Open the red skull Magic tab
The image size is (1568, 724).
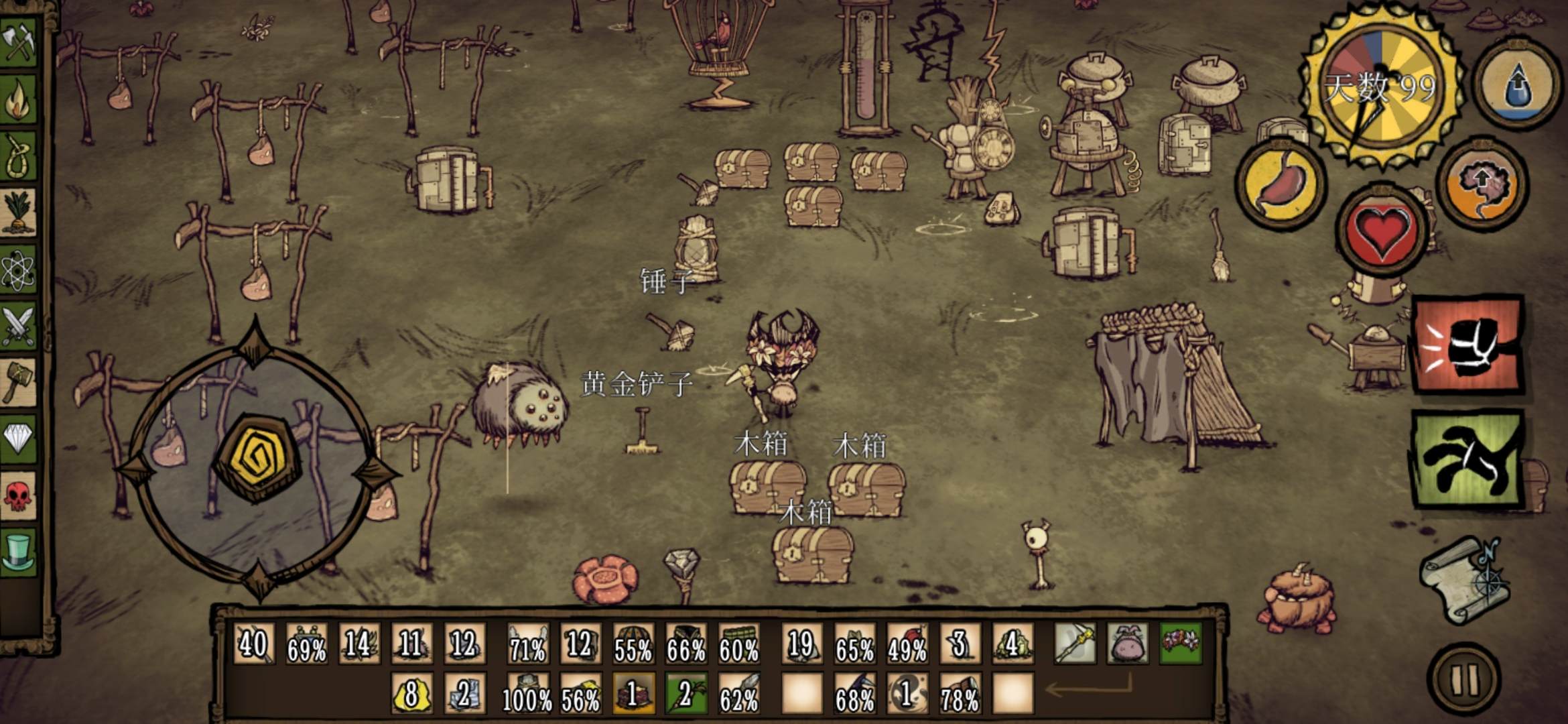pyautogui.click(x=19, y=496)
